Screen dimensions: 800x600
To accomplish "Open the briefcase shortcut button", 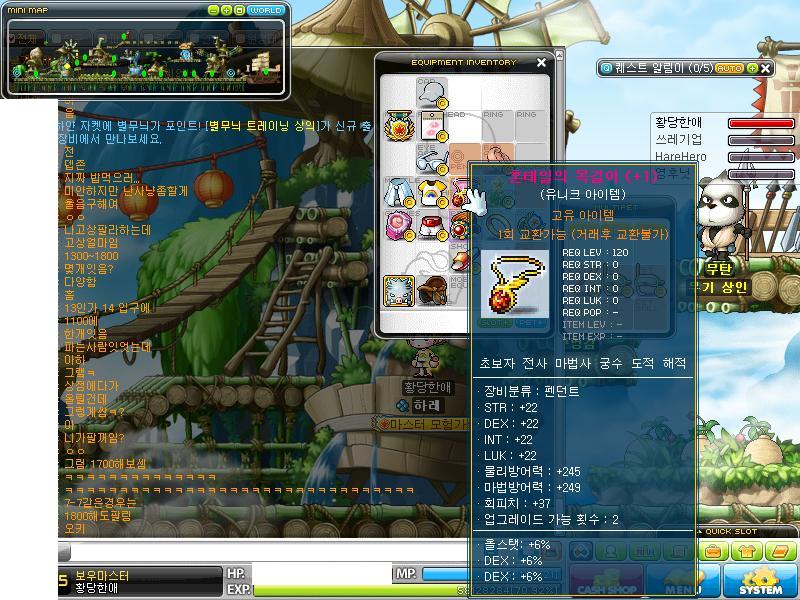I will pos(712,551).
